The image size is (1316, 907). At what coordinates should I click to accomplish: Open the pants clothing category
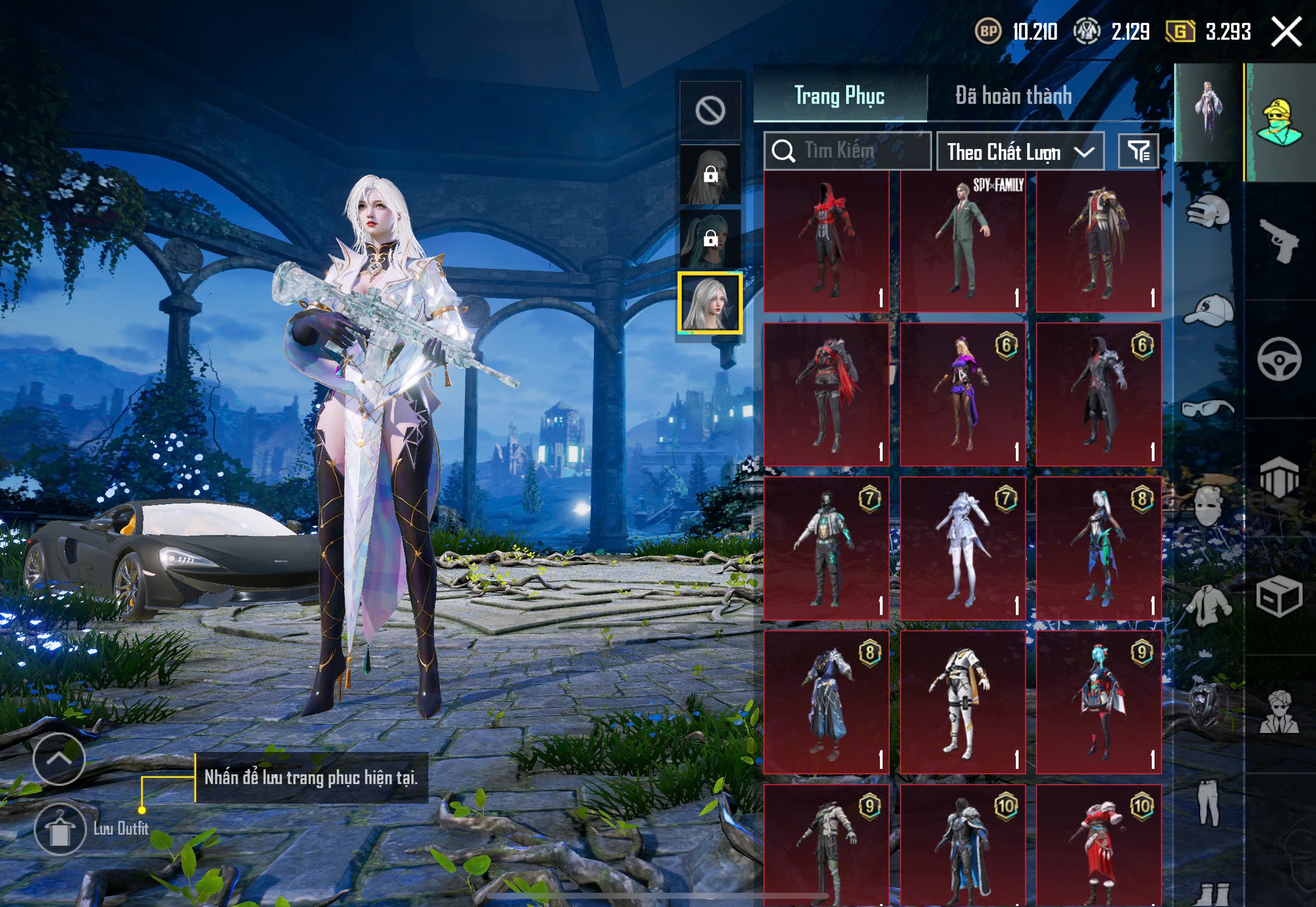(1208, 803)
